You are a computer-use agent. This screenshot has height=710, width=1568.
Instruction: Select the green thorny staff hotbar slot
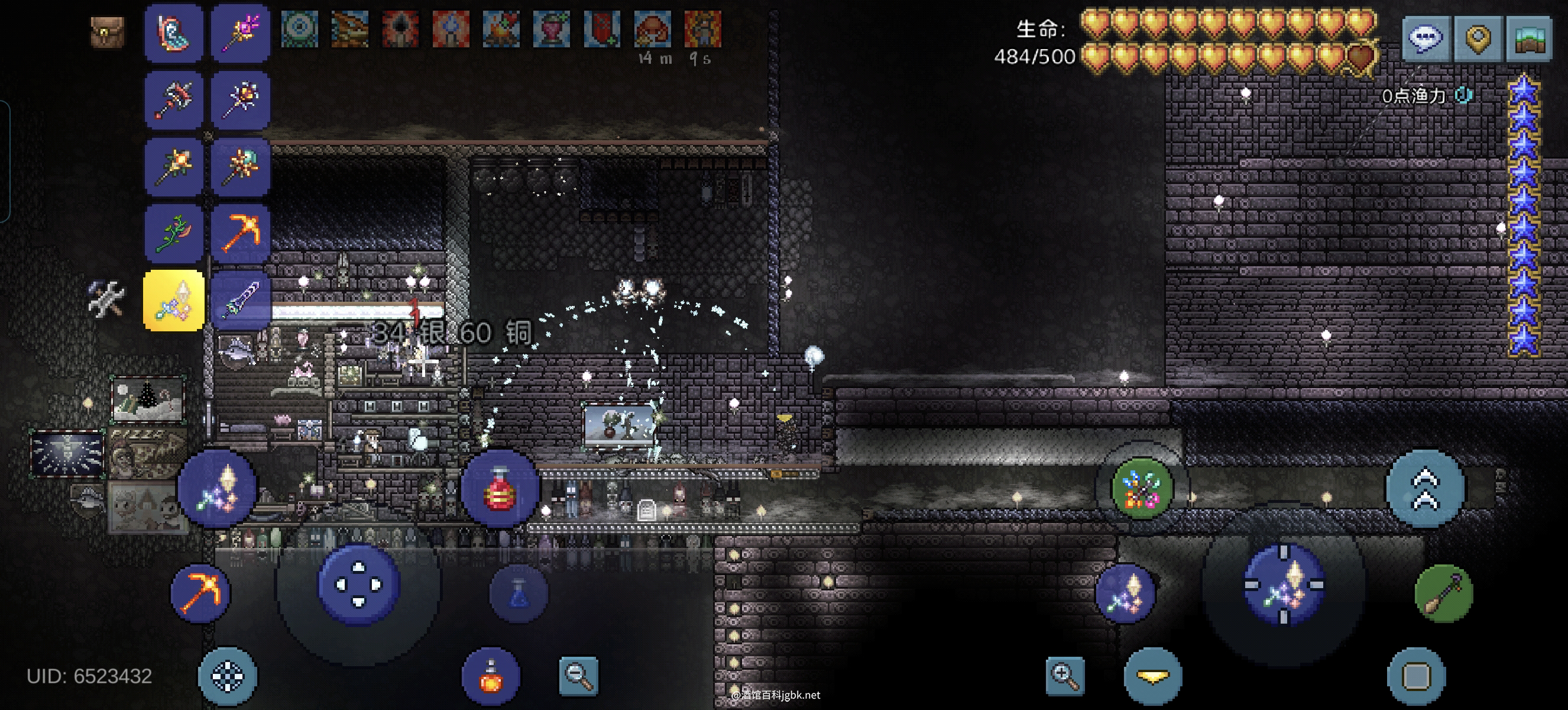pyautogui.click(x=174, y=232)
